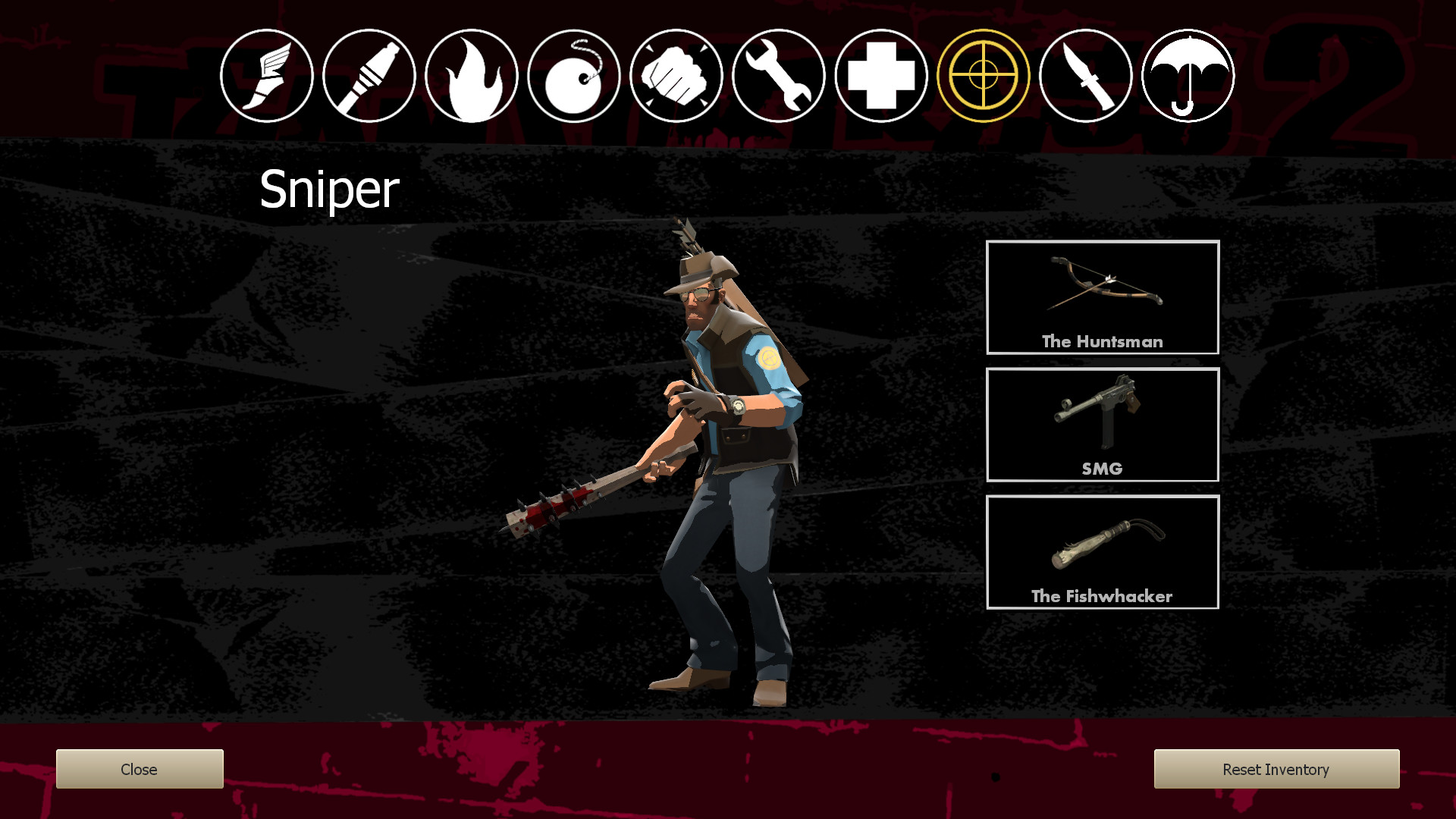1456x819 pixels.
Task: Select The Fishwhacker melee weapon slot
Action: pos(1102,552)
